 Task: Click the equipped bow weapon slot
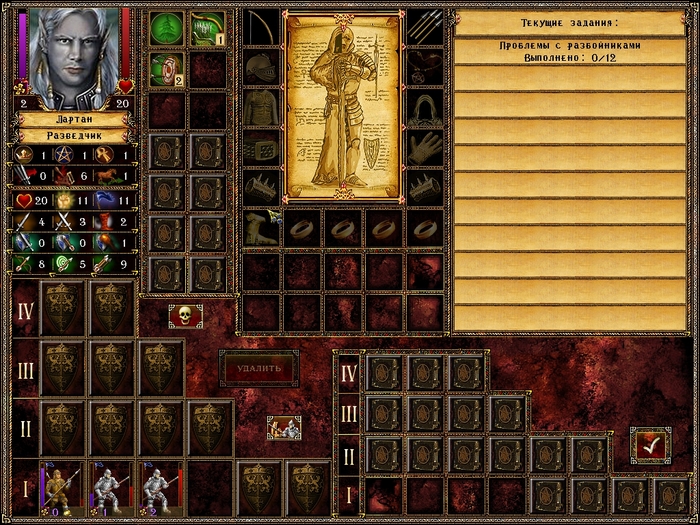(x=262, y=27)
